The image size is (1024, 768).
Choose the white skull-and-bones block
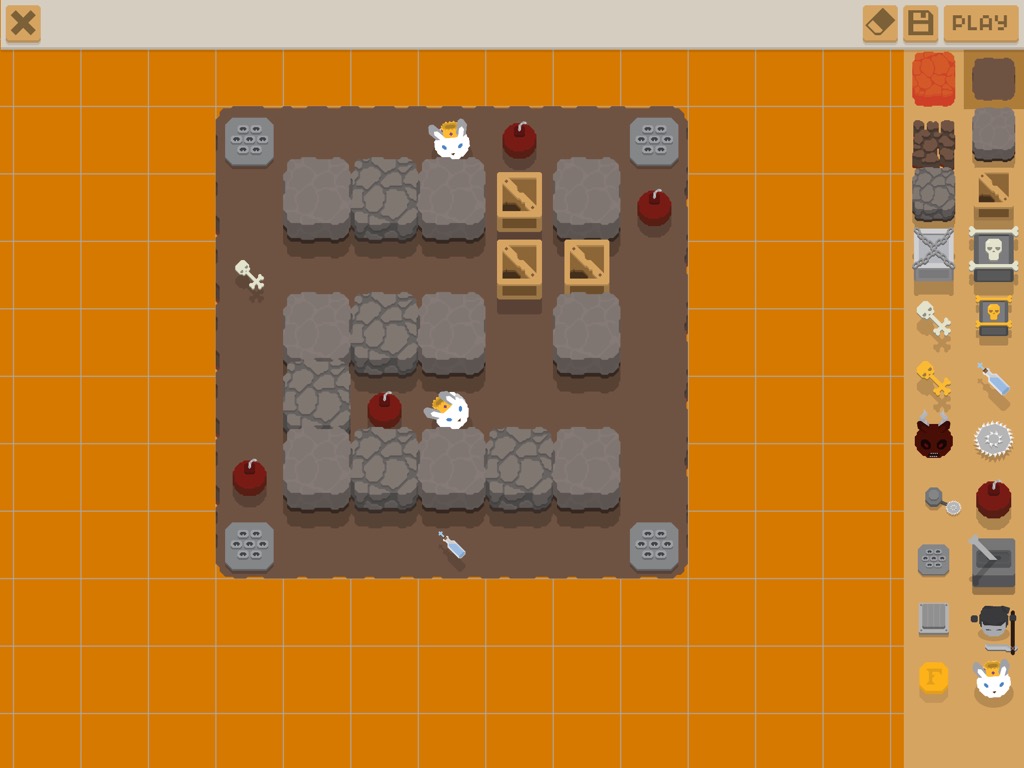tap(993, 255)
